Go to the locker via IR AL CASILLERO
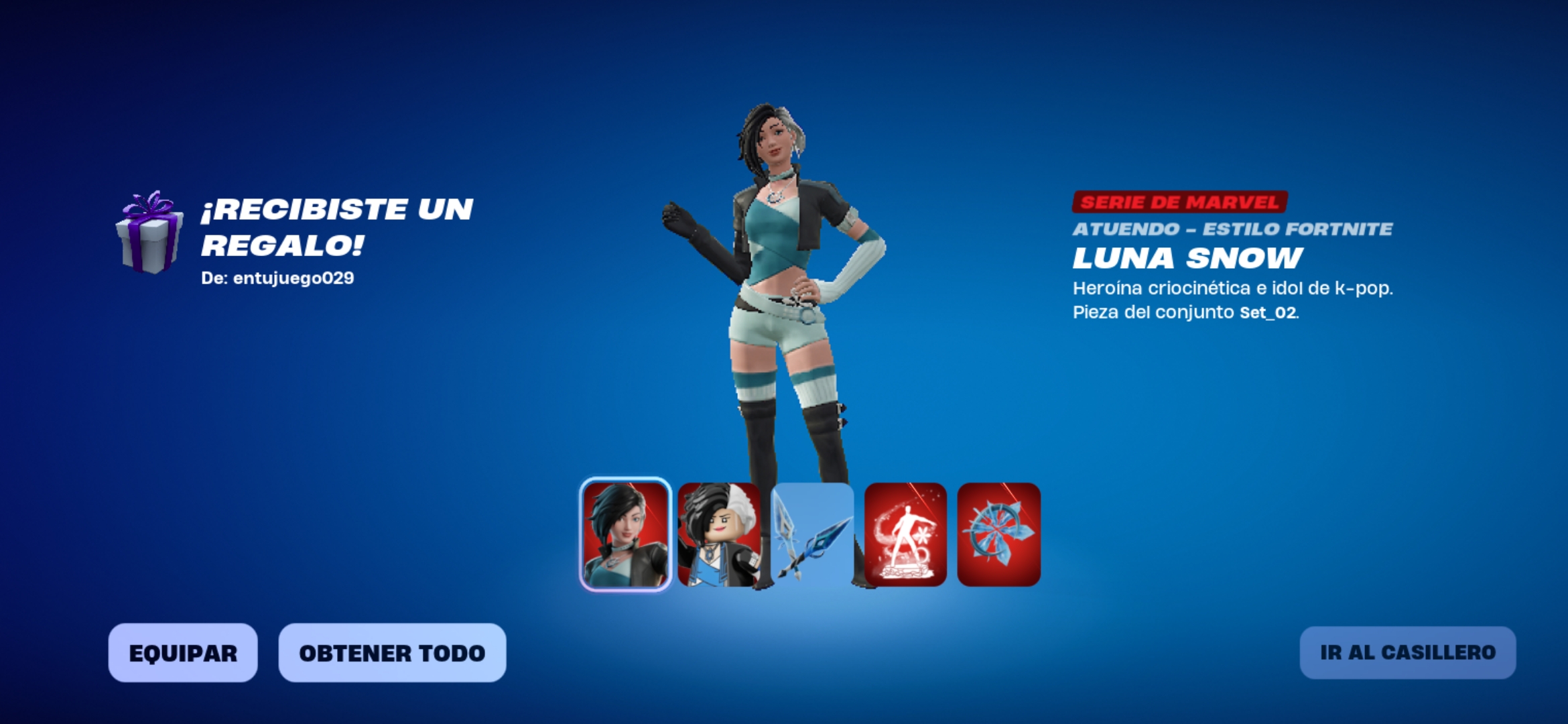 tap(1407, 653)
